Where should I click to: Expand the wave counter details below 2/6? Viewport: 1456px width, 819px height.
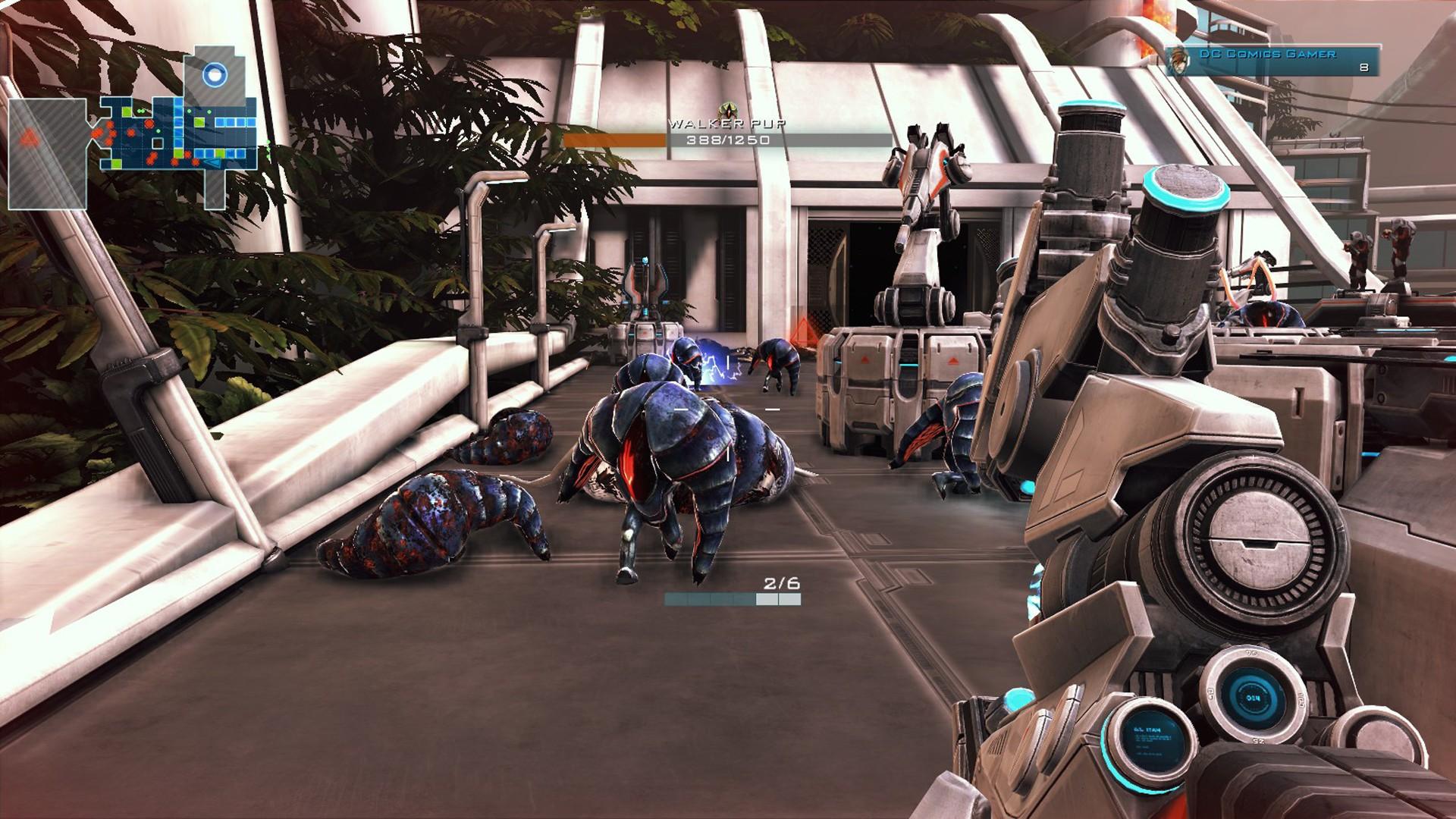point(733,599)
